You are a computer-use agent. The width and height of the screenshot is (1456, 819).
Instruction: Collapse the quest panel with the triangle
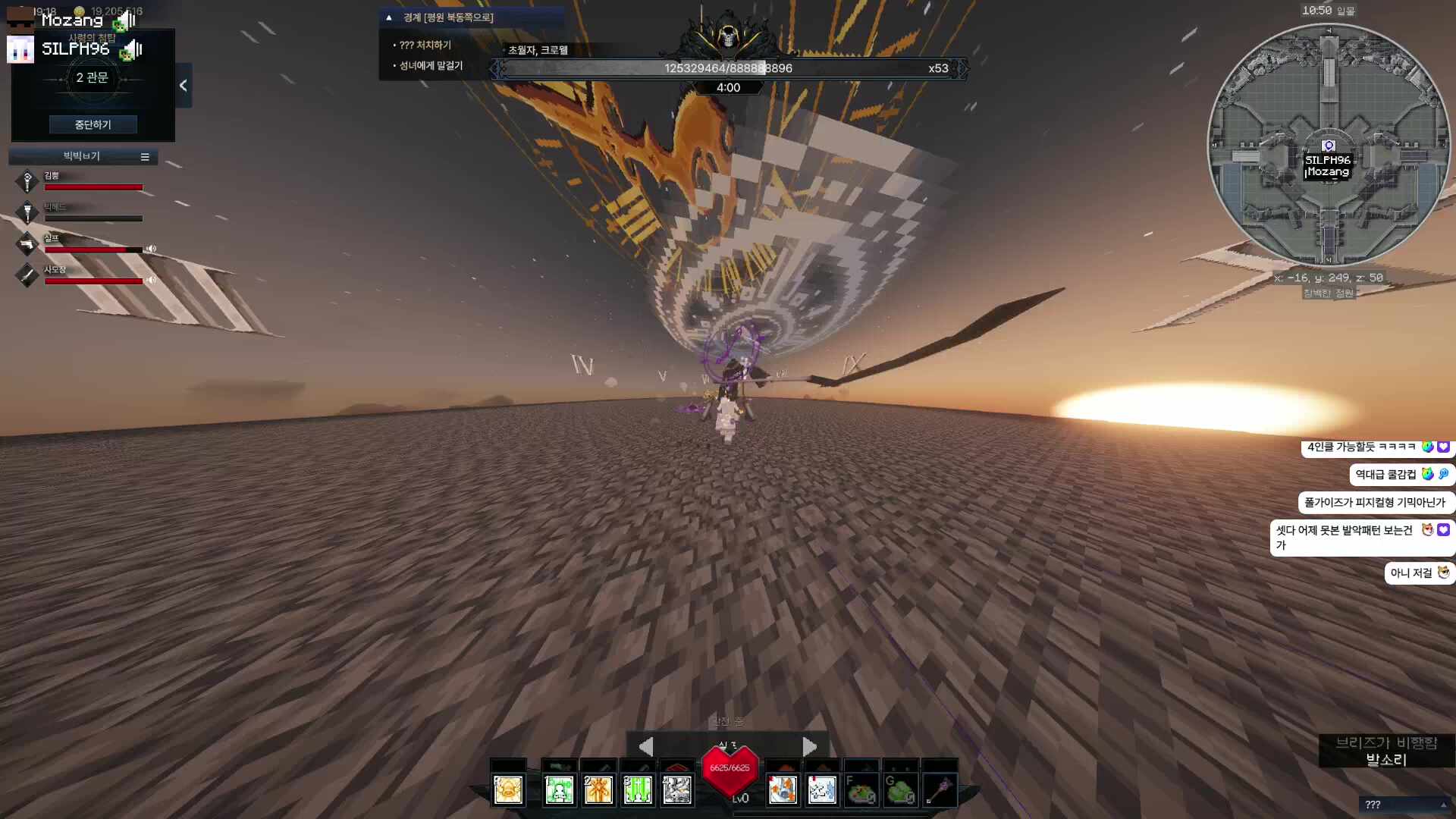[389, 17]
